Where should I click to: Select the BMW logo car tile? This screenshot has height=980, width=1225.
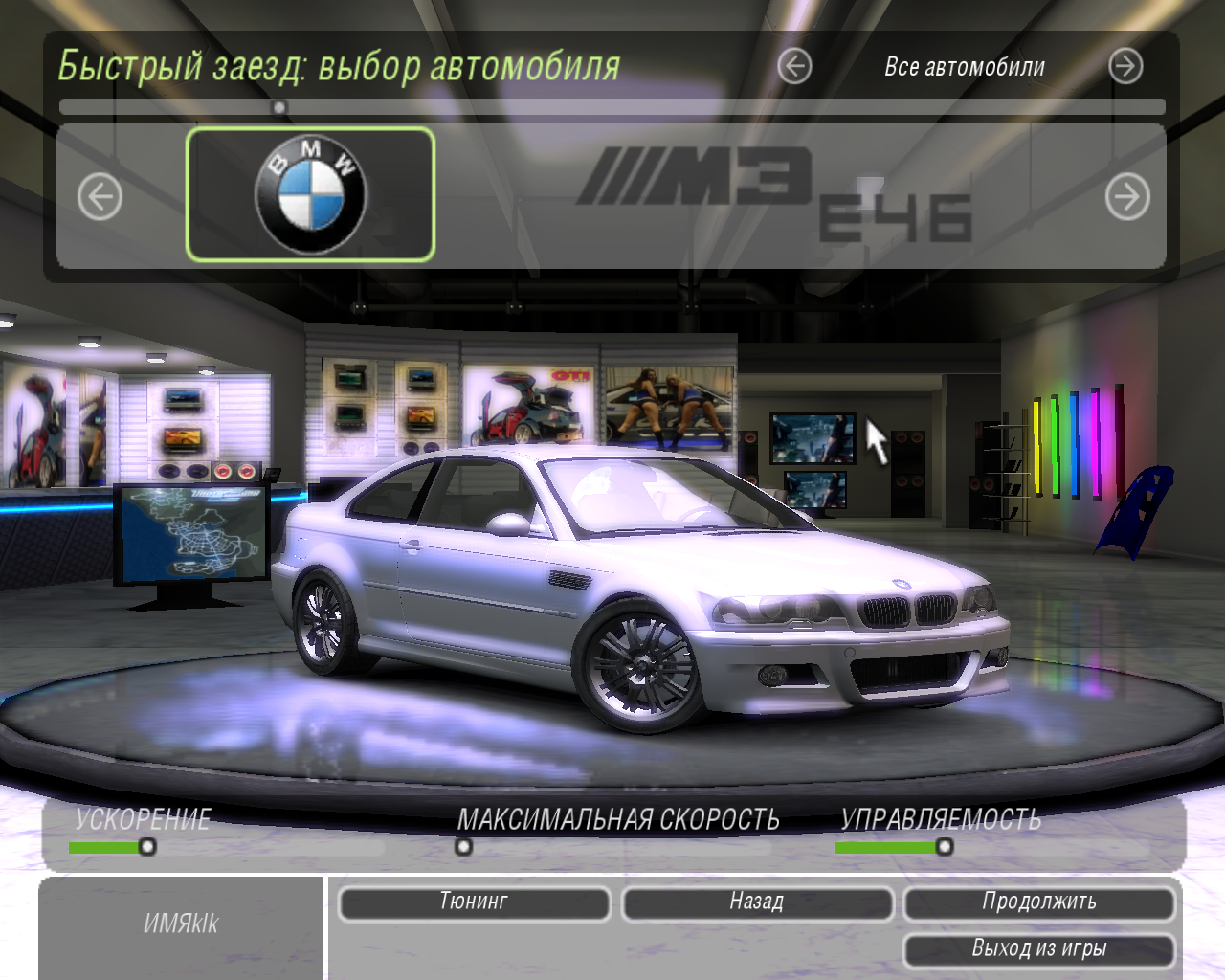pos(310,194)
